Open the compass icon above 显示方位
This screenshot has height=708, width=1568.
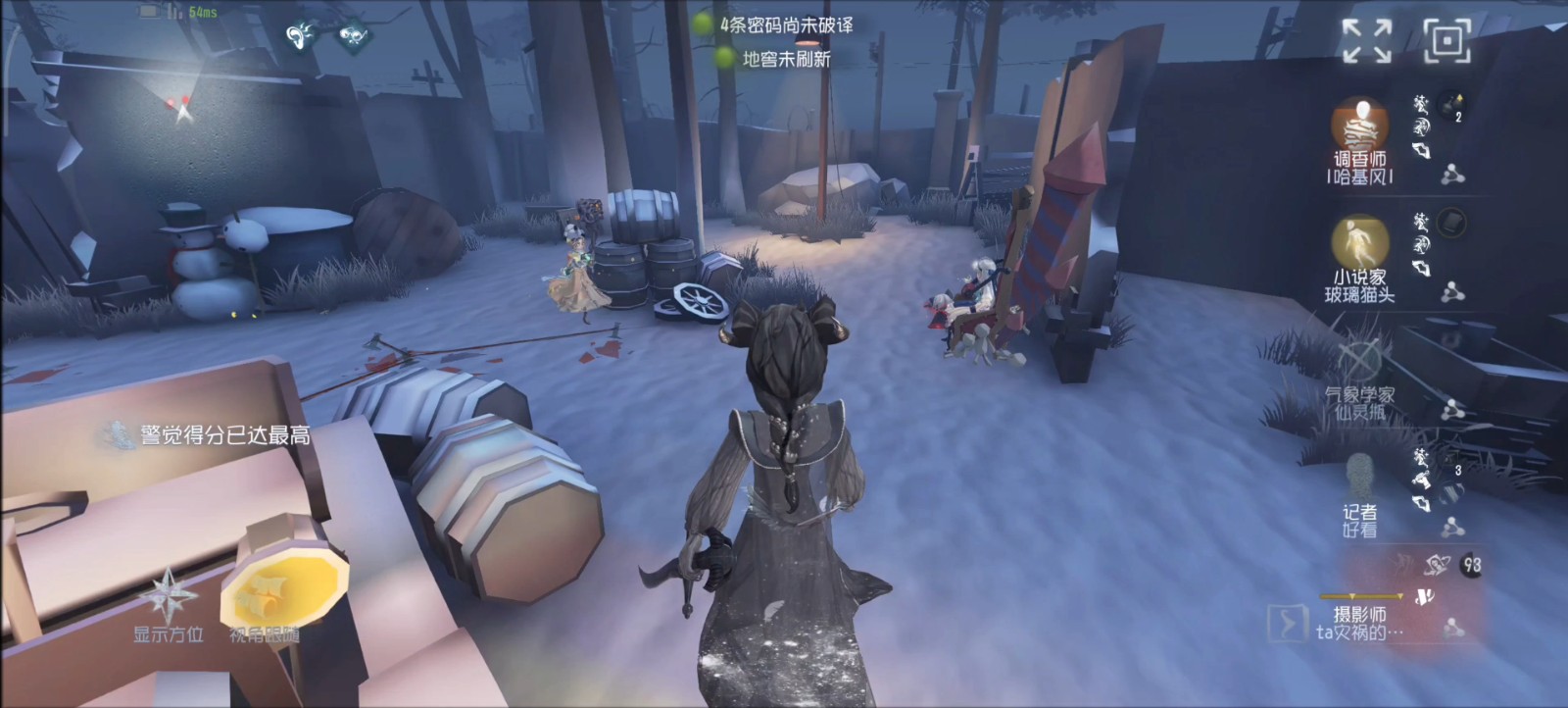167,593
